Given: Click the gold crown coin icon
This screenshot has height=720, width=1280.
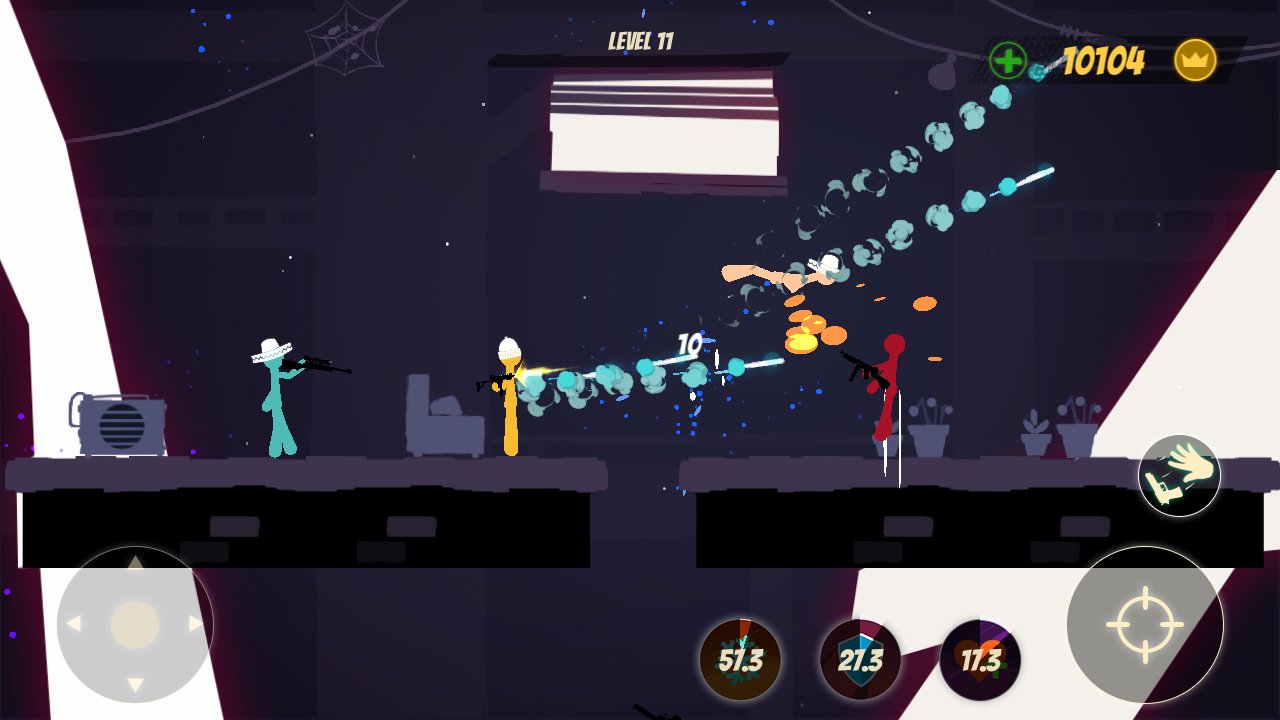Looking at the screenshot, I should (x=1195, y=61).
